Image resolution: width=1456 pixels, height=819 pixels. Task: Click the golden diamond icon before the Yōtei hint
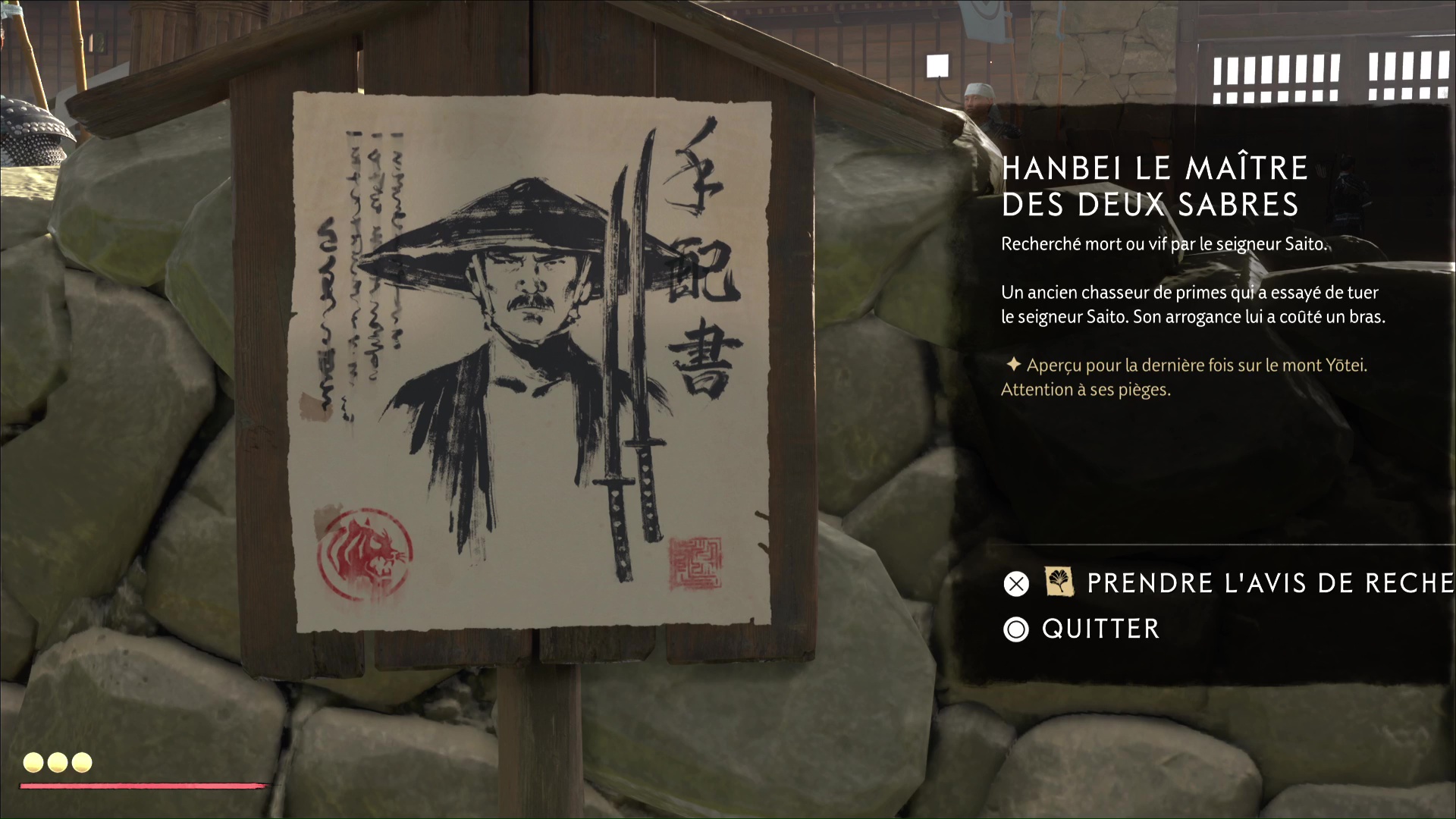[1014, 365]
